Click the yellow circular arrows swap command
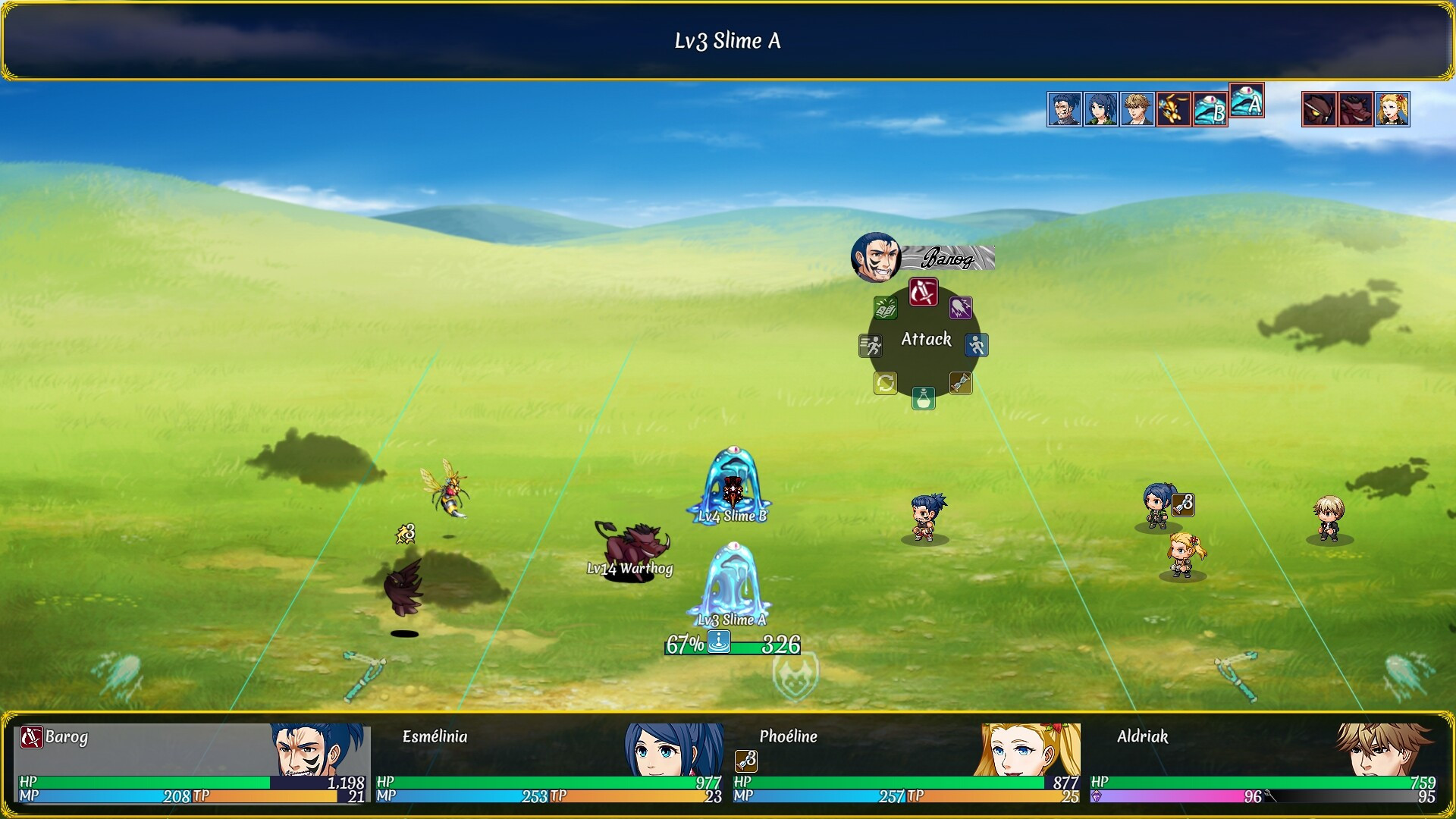Viewport: 1456px width, 819px height. point(885,383)
